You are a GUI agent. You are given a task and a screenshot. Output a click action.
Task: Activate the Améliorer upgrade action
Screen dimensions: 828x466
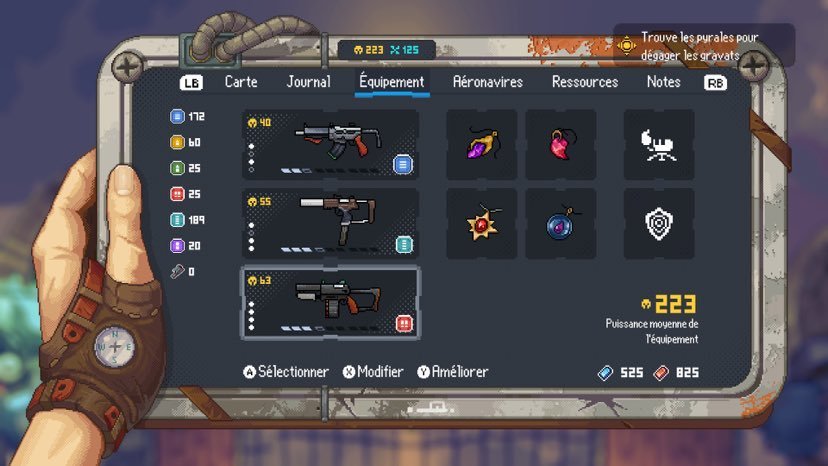point(453,372)
